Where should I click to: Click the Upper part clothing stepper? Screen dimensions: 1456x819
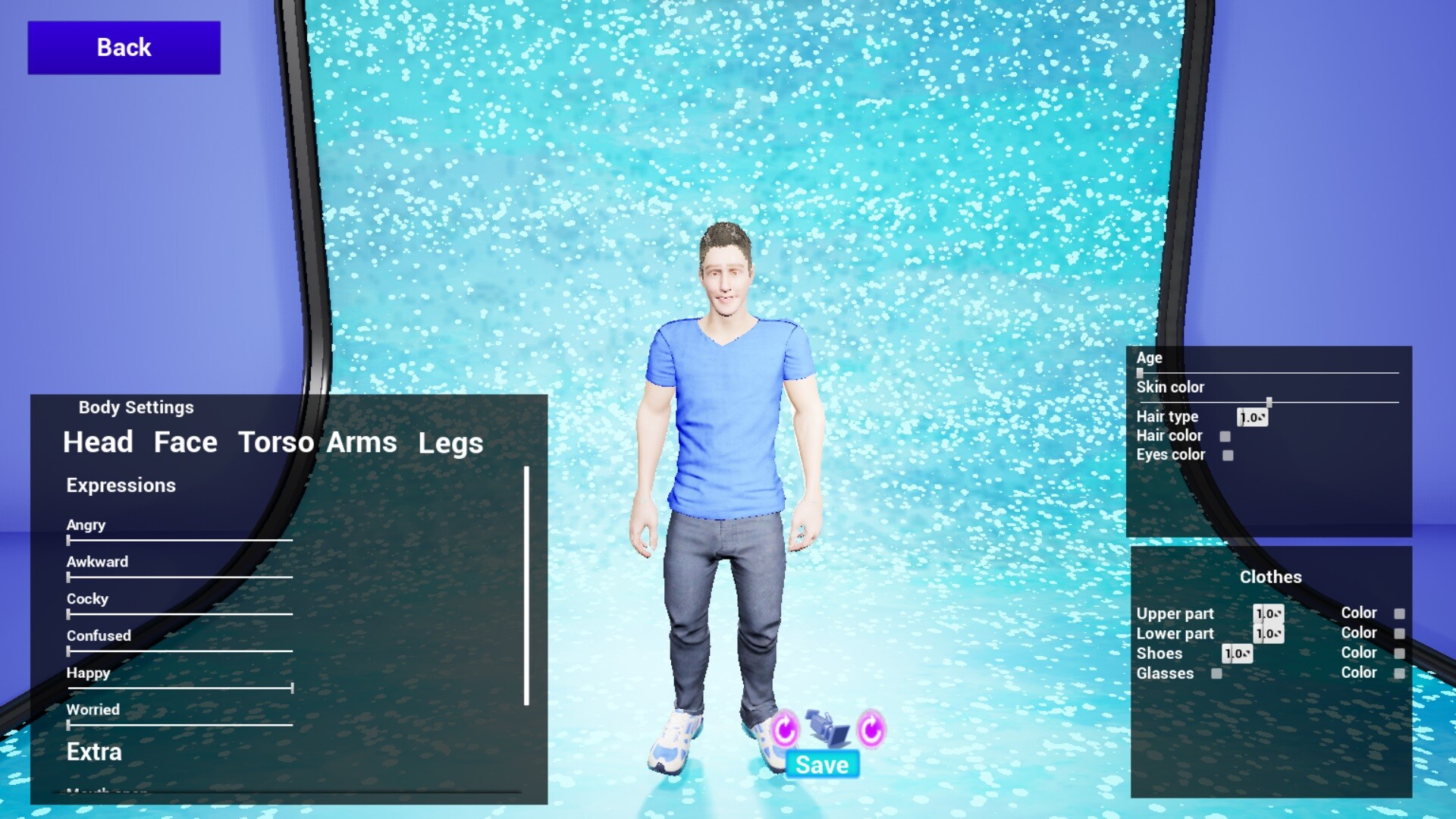[1268, 613]
